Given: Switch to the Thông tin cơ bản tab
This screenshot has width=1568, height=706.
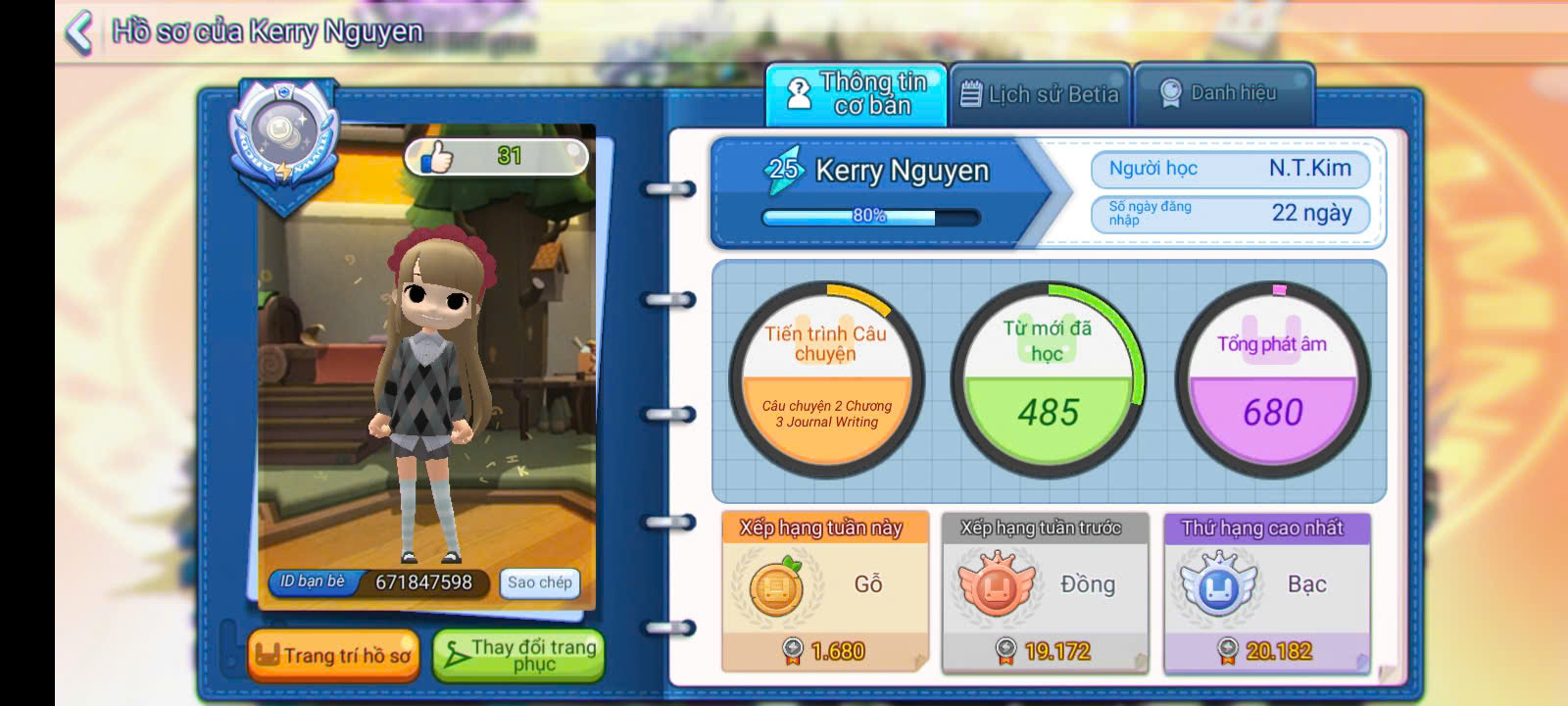Looking at the screenshot, I should [856, 94].
